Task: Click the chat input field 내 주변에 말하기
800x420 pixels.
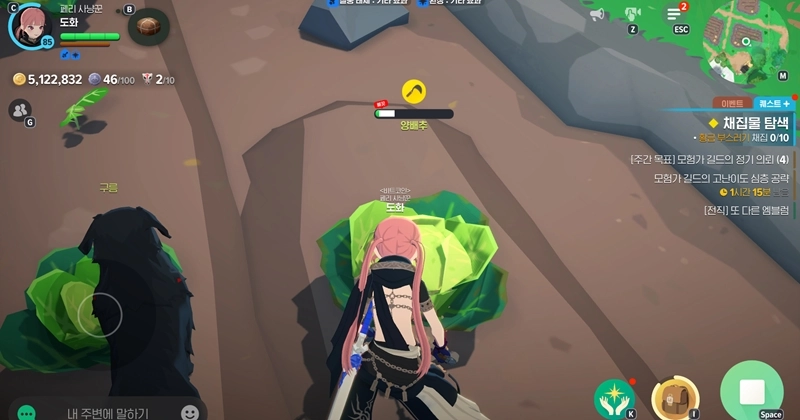Action: [108, 412]
